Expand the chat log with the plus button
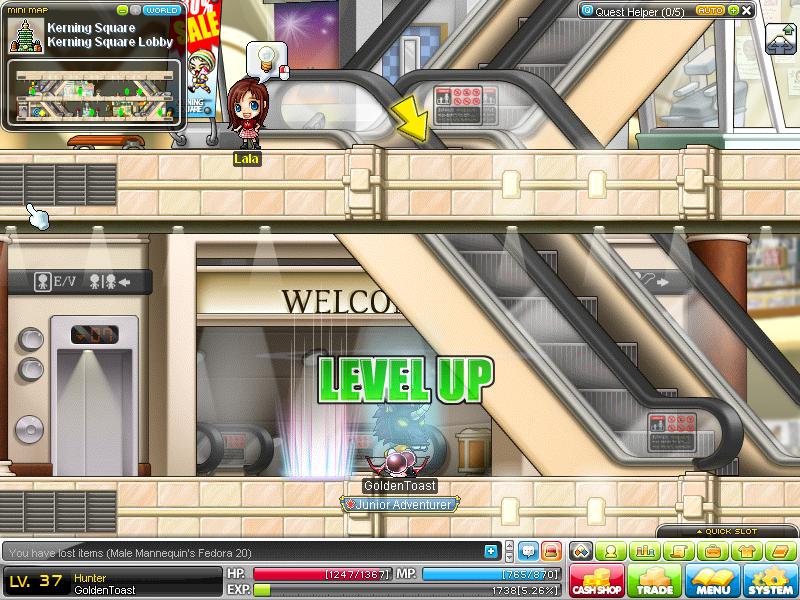Image resolution: width=800 pixels, height=600 pixels. 491,551
